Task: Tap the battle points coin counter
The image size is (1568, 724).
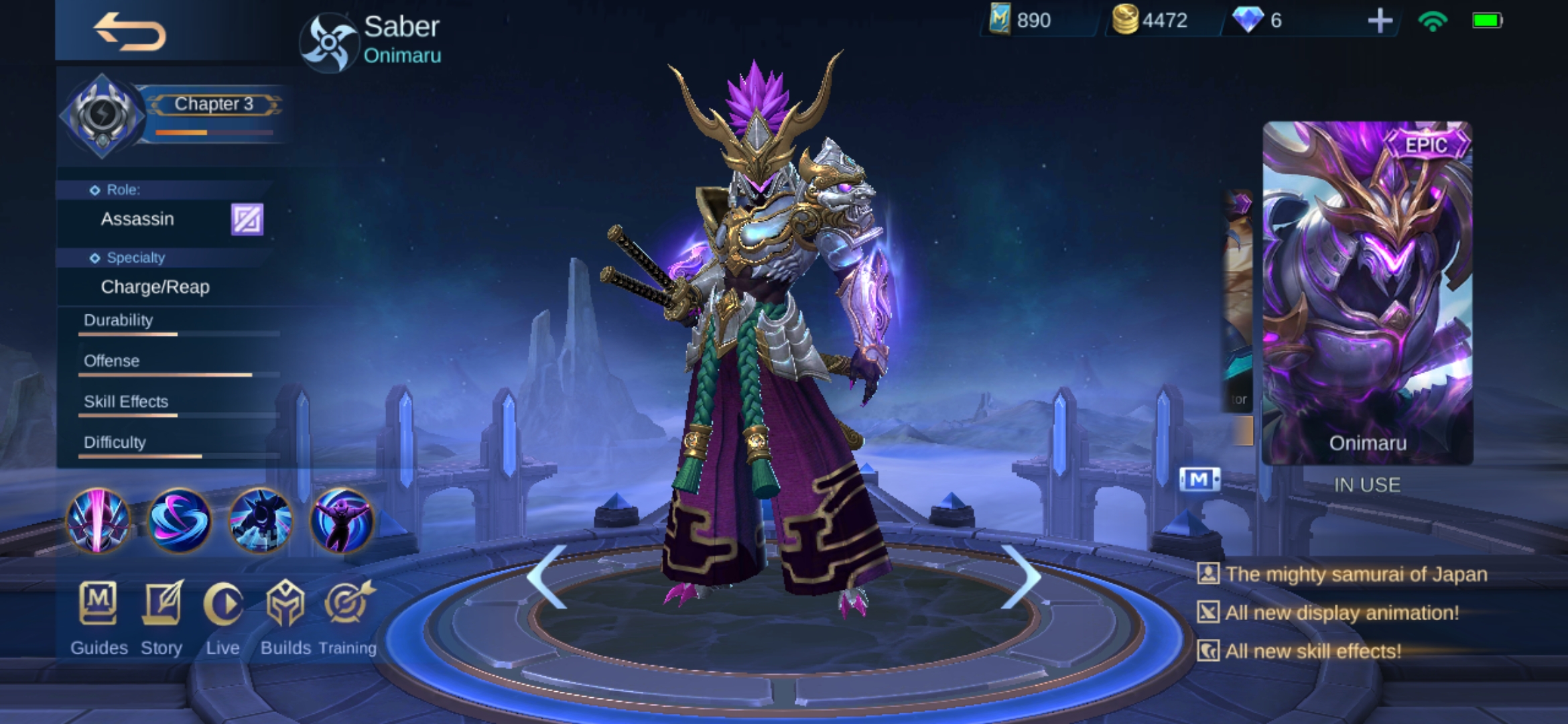Action: 1150,20
